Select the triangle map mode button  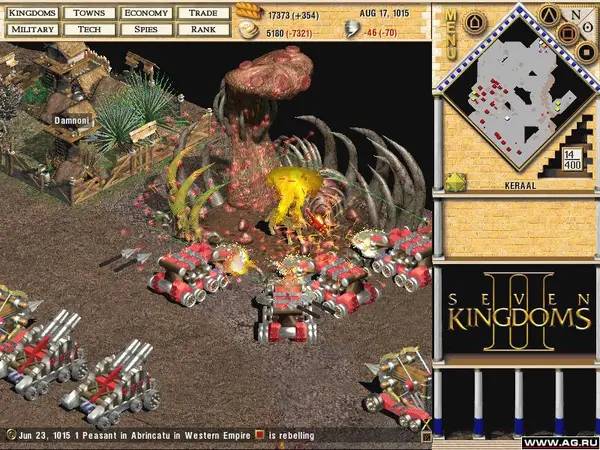point(549,13)
